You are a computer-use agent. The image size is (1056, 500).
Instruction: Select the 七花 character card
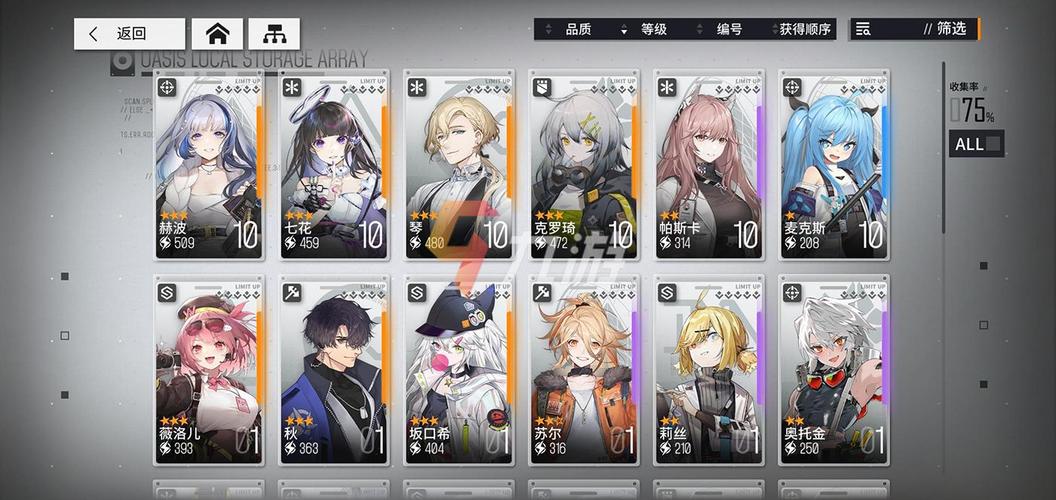point(334,165)
